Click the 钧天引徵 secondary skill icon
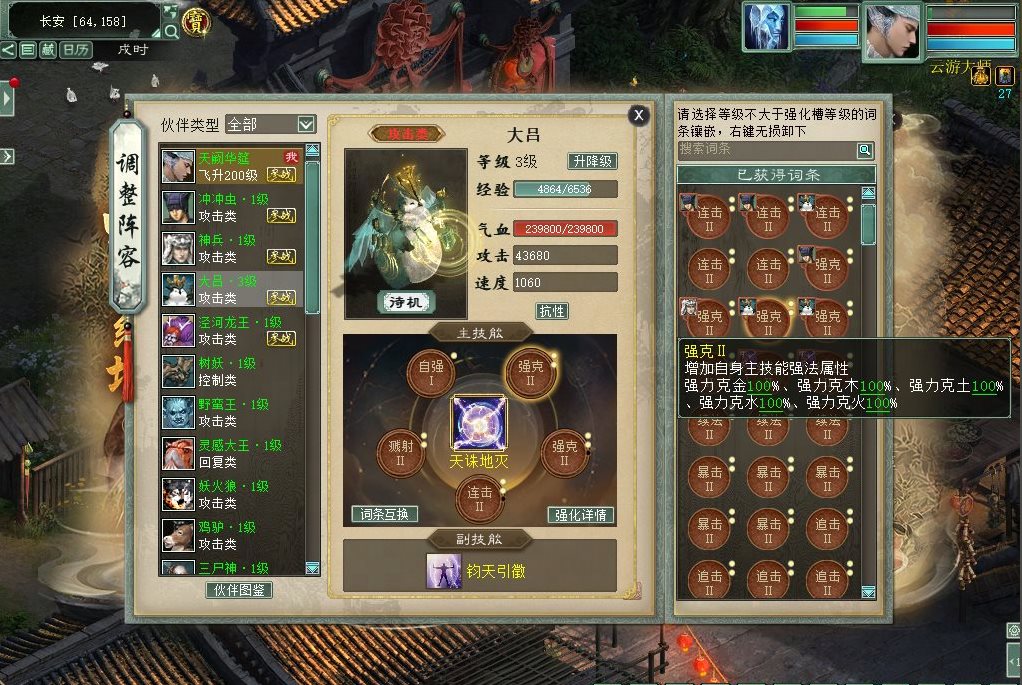Viewport: 1022px width, 685px height. tap(439, 571)
